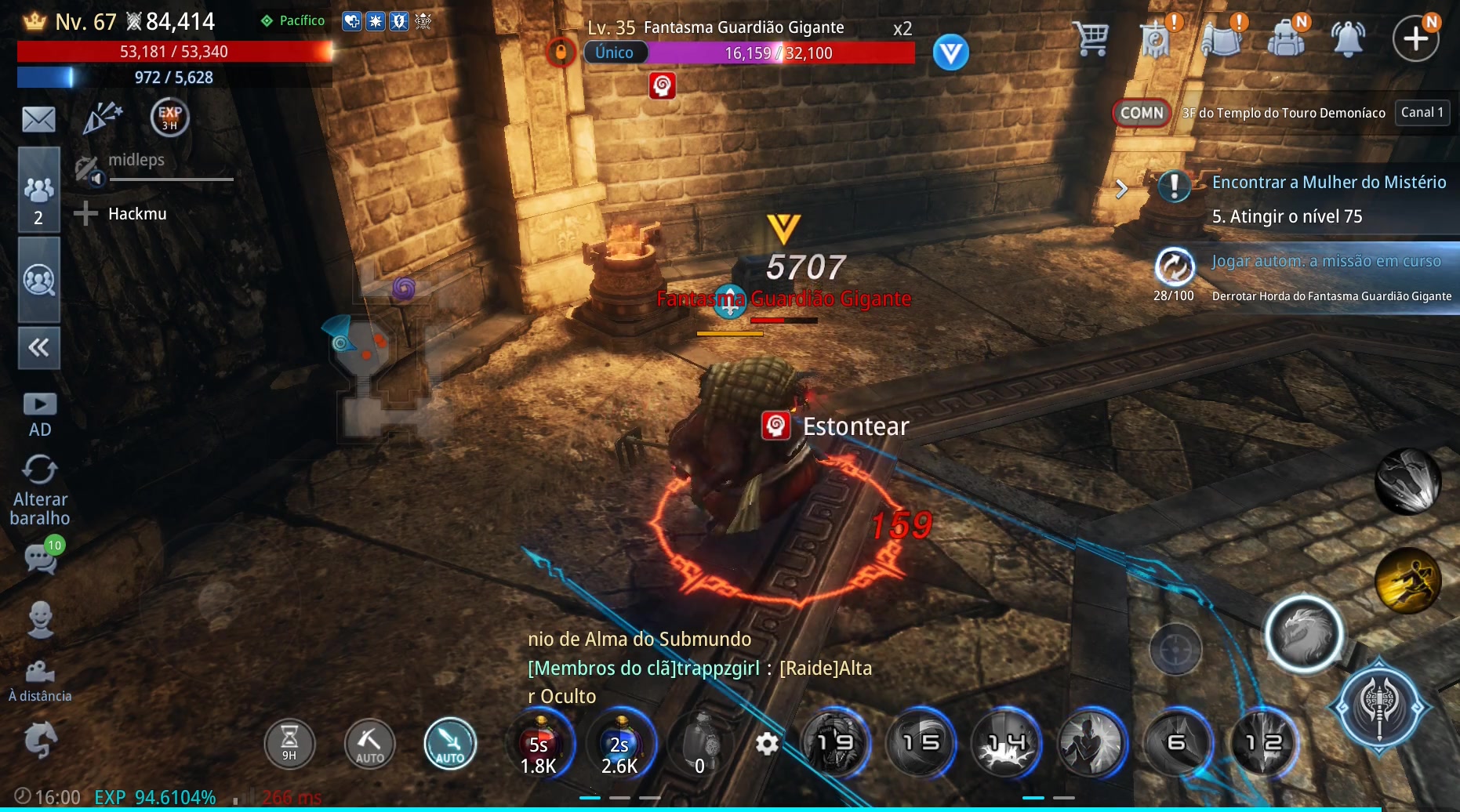Switch camera to À distância view
1460x812 pixels.
pyautogui.click(x=40, y=680)
